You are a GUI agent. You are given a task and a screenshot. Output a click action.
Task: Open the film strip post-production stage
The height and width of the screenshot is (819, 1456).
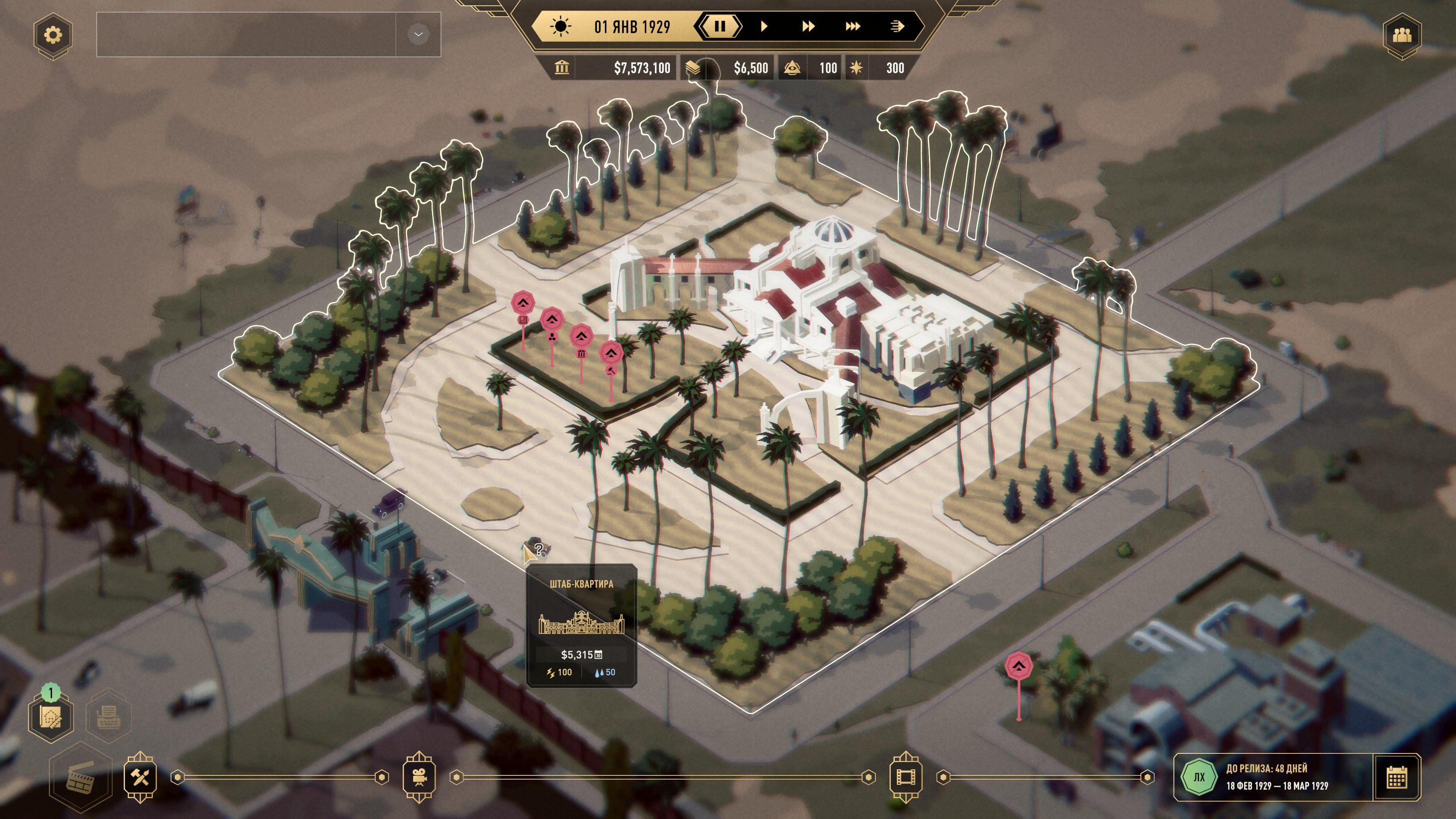(905, 778)
